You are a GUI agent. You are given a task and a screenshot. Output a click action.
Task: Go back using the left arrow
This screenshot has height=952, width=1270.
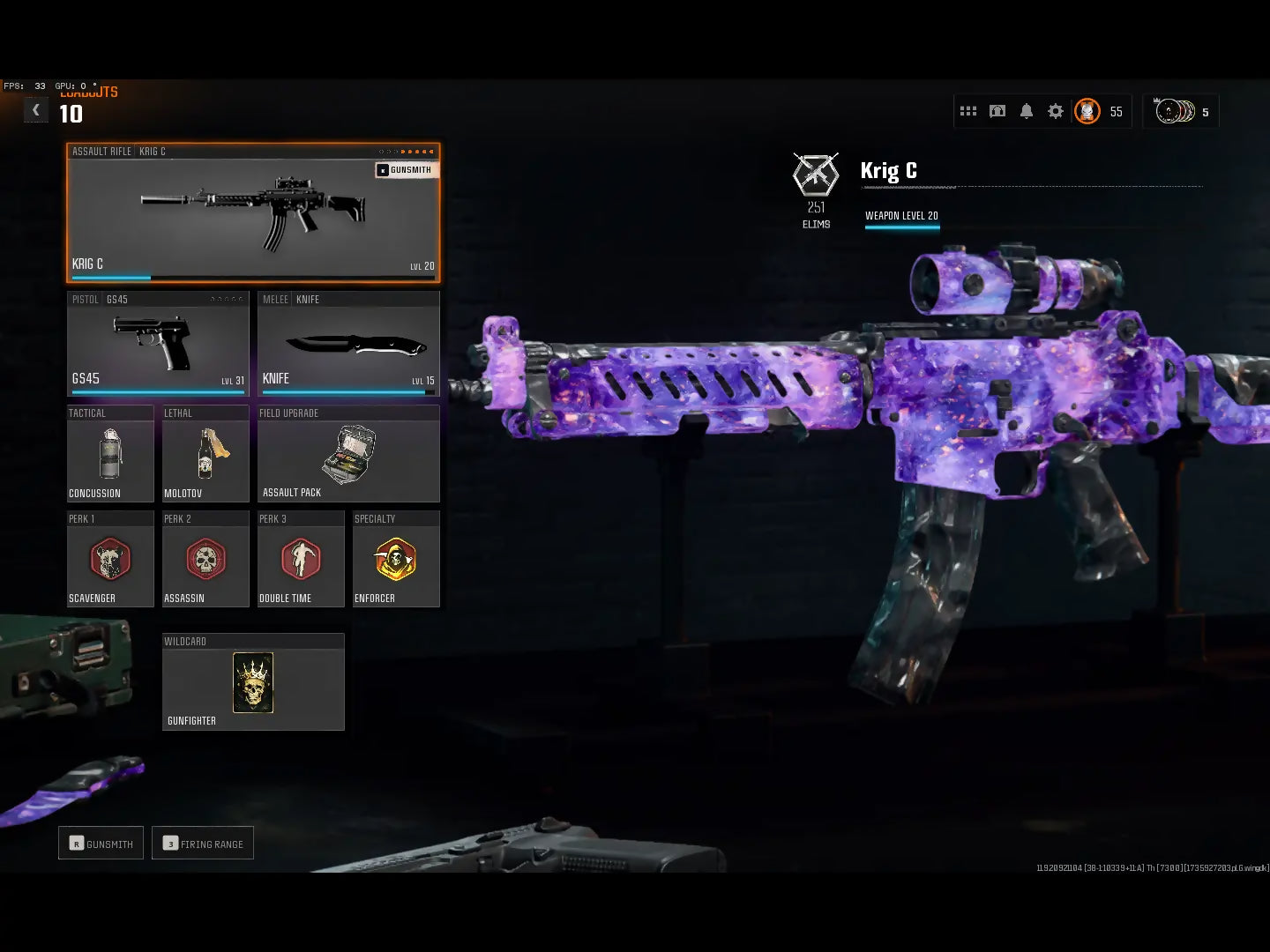pos(36,110)
